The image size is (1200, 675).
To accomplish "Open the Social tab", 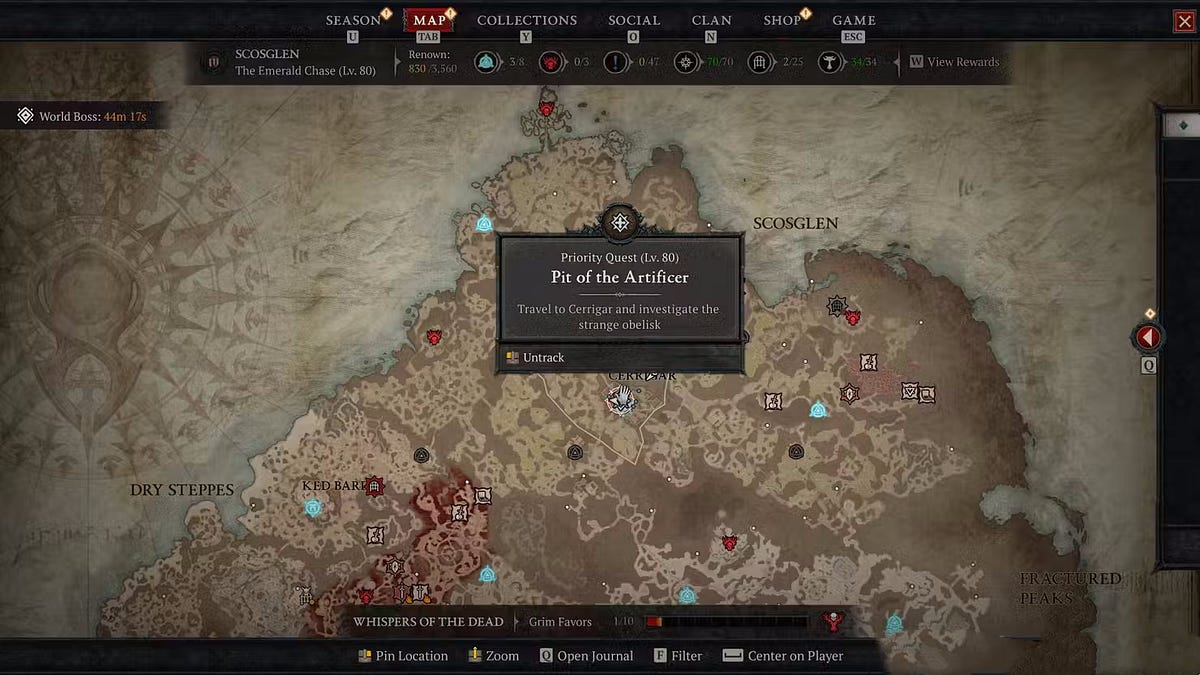I will [634, 20].
